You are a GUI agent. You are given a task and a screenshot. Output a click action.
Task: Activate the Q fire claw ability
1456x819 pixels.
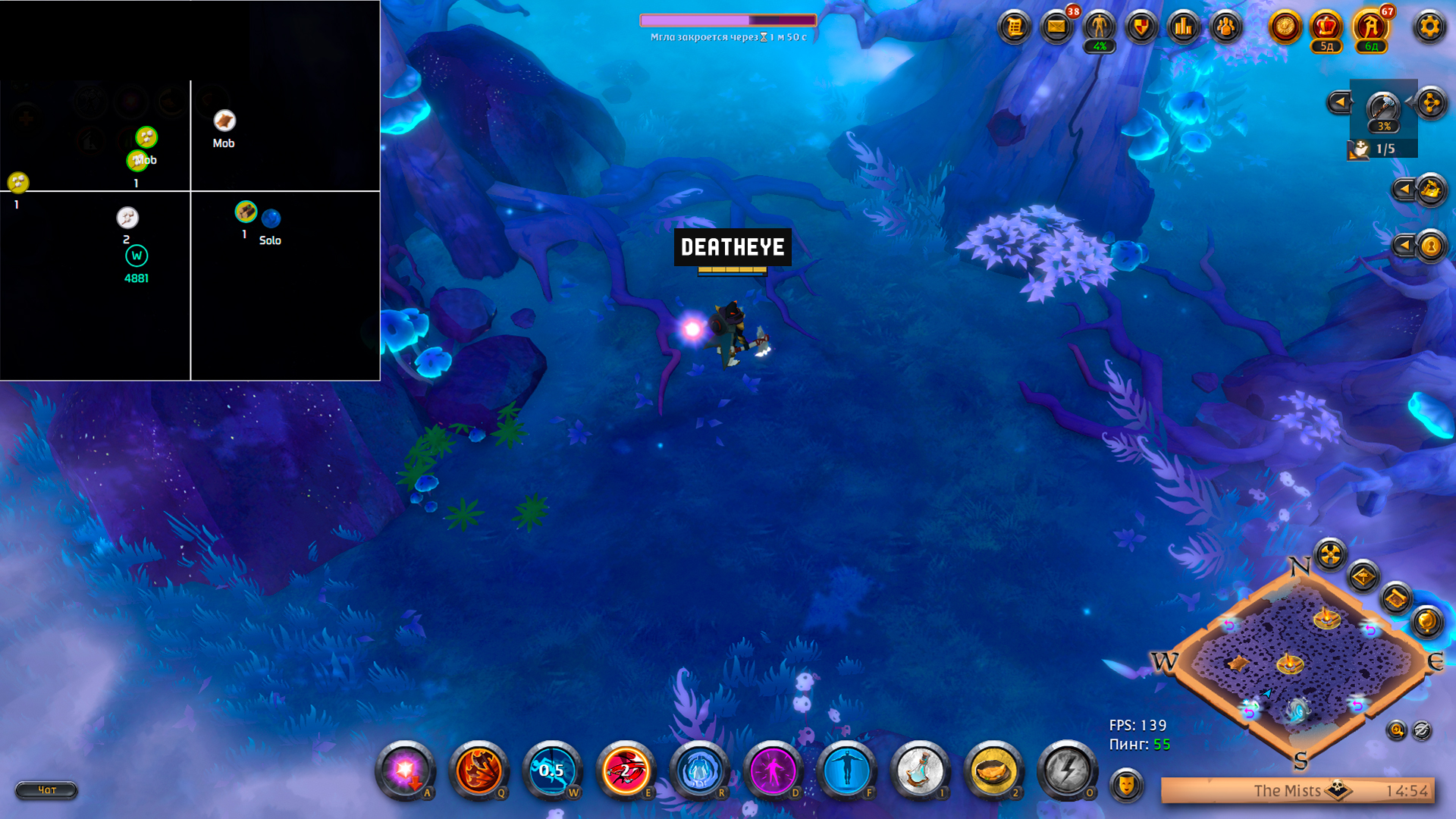coord(478,771)
